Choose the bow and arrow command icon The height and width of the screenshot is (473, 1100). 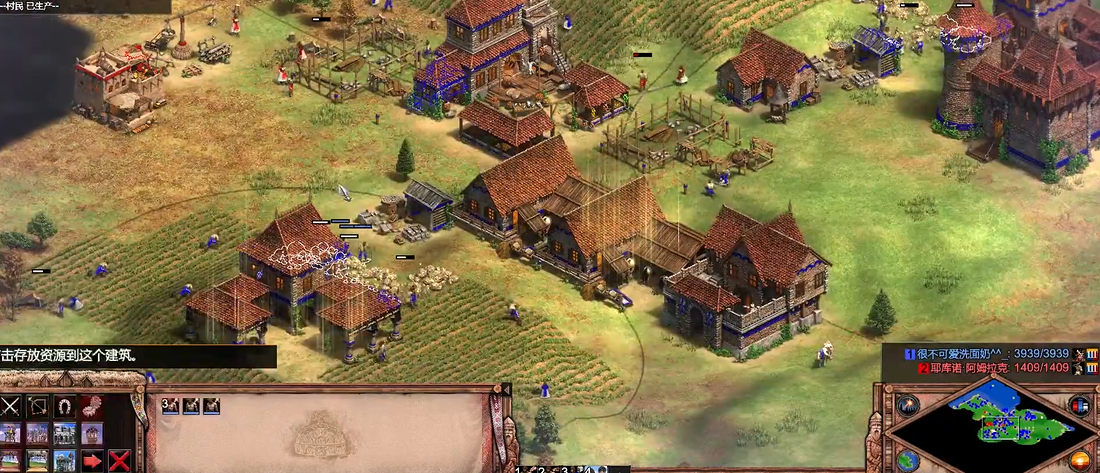click(38, 406)
